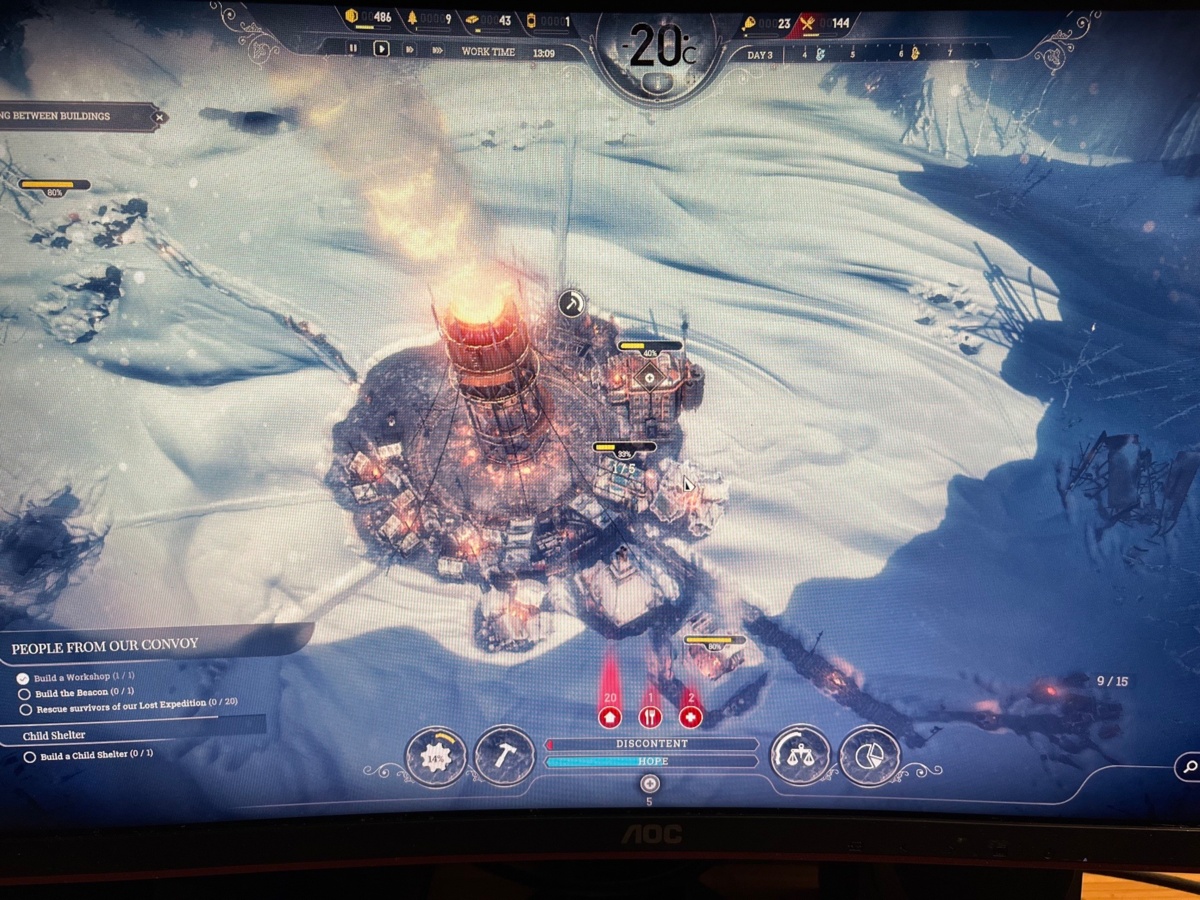Screen dimensions: 1200x900
Task: Switch to triple fast-forward speed
Action: (437, 48)
